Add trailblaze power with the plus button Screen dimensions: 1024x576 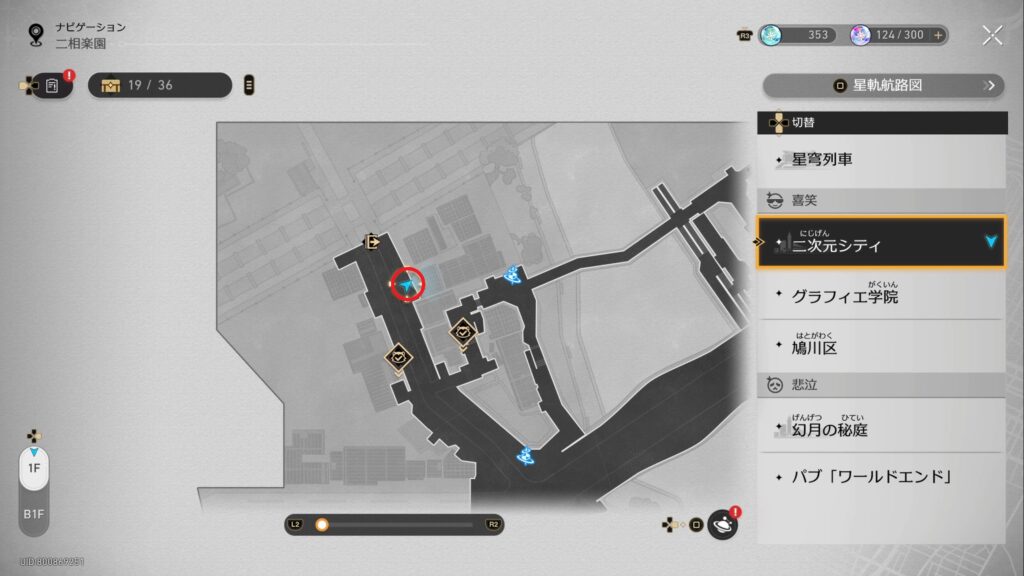(x=938, y=35)
